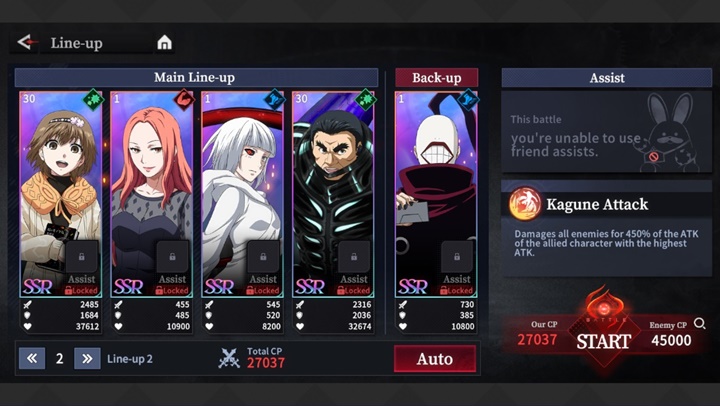This screenshot has height=406, width=720.
Task: Inspect enemy CP with magnifier icon
Action: 700,324
